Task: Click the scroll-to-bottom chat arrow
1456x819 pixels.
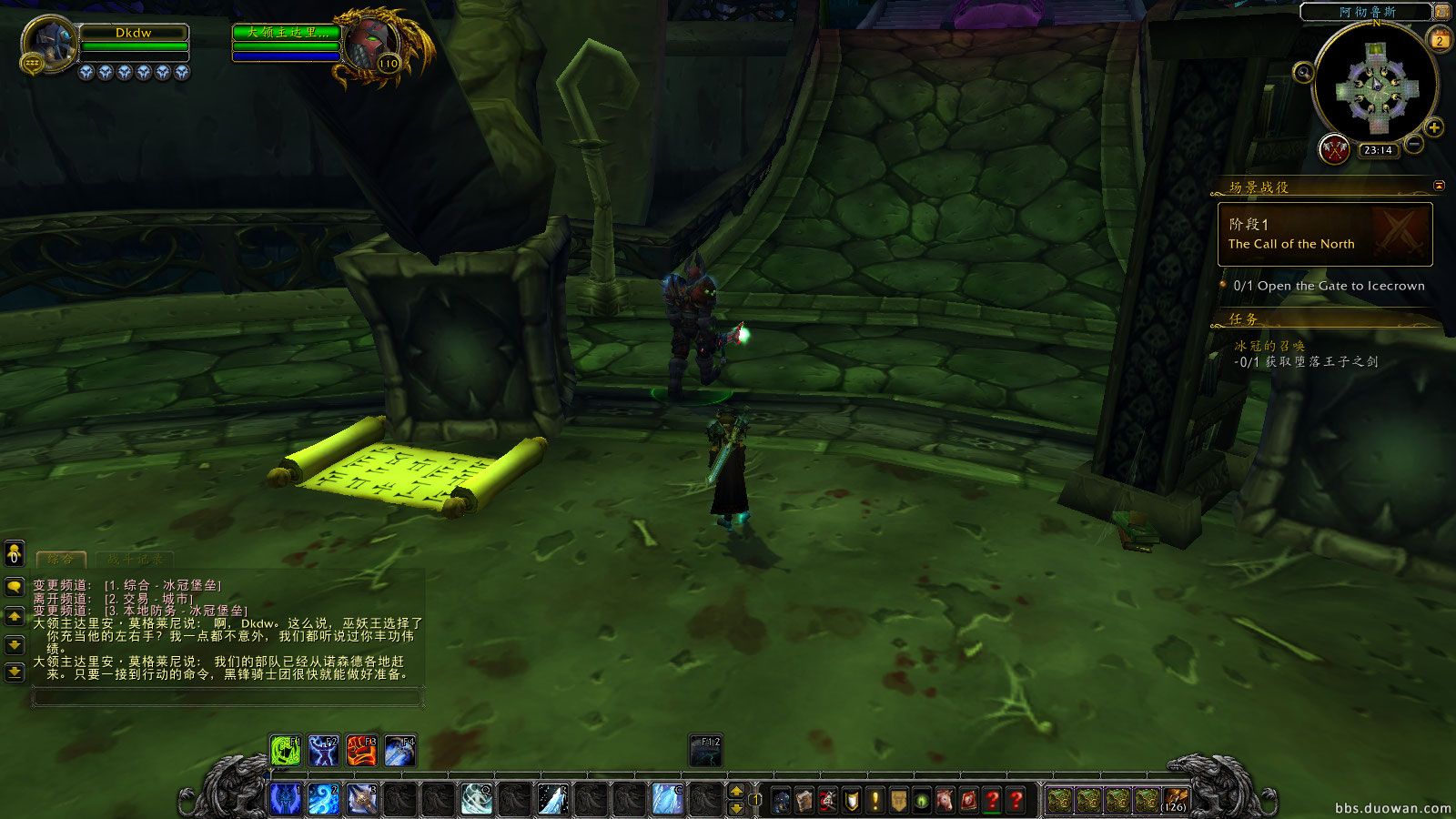Action: pos(13,671)
